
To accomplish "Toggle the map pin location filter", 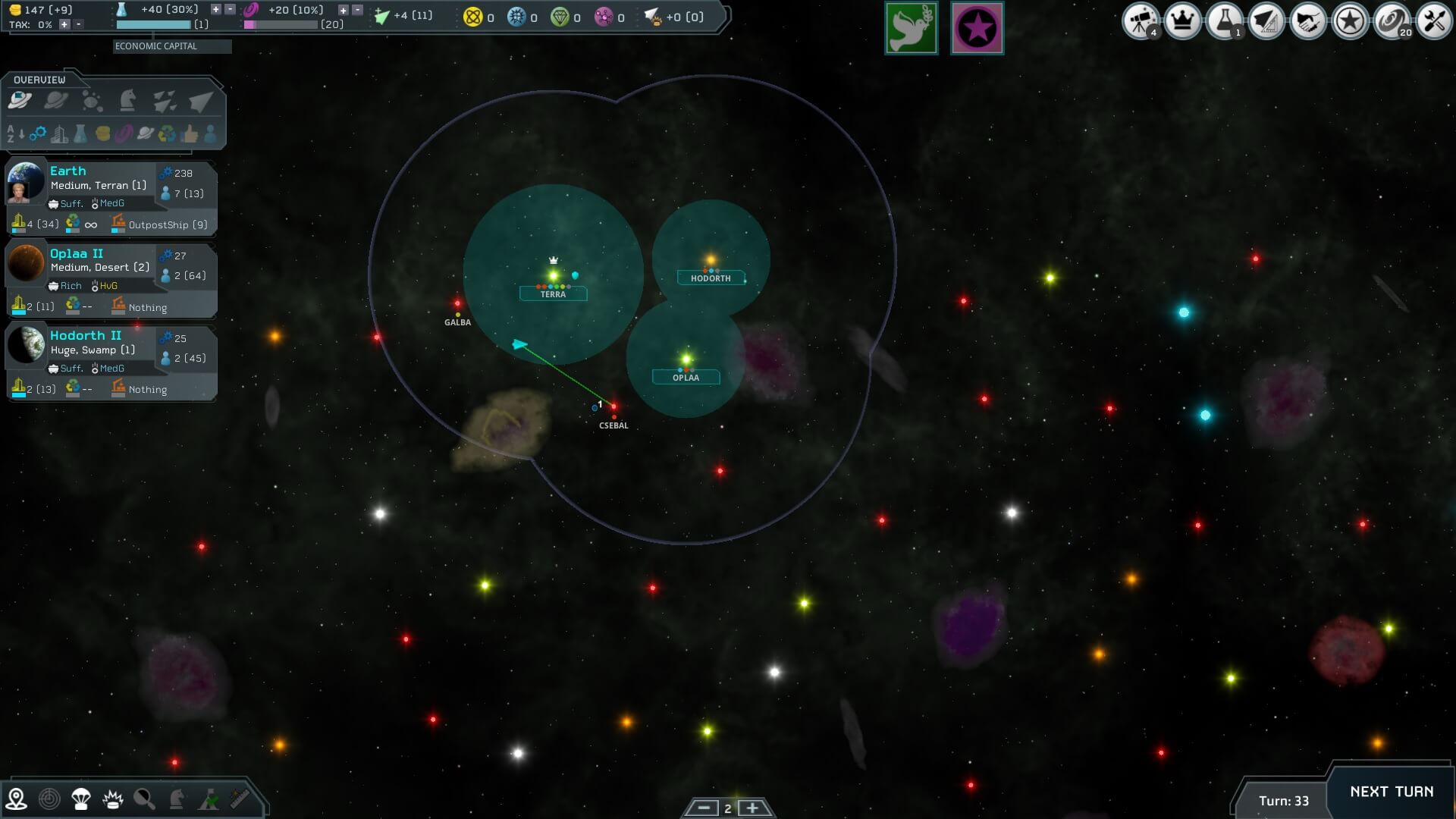I will pyautogui.click(x=16, y=799).
